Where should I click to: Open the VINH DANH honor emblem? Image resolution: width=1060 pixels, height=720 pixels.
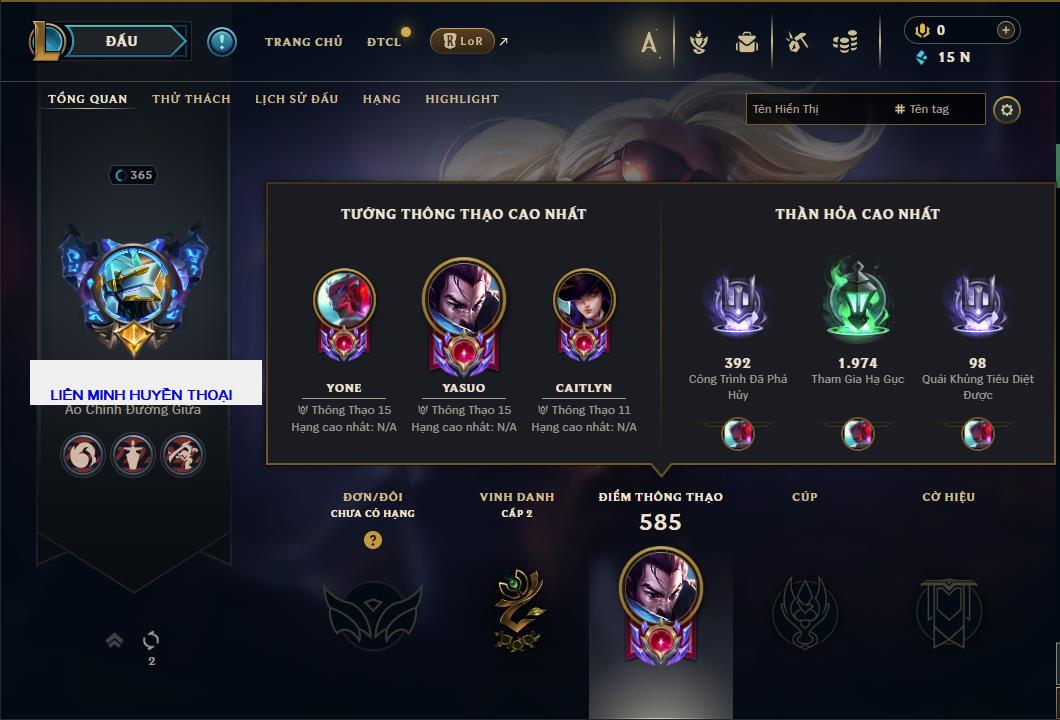coord(517,609)
